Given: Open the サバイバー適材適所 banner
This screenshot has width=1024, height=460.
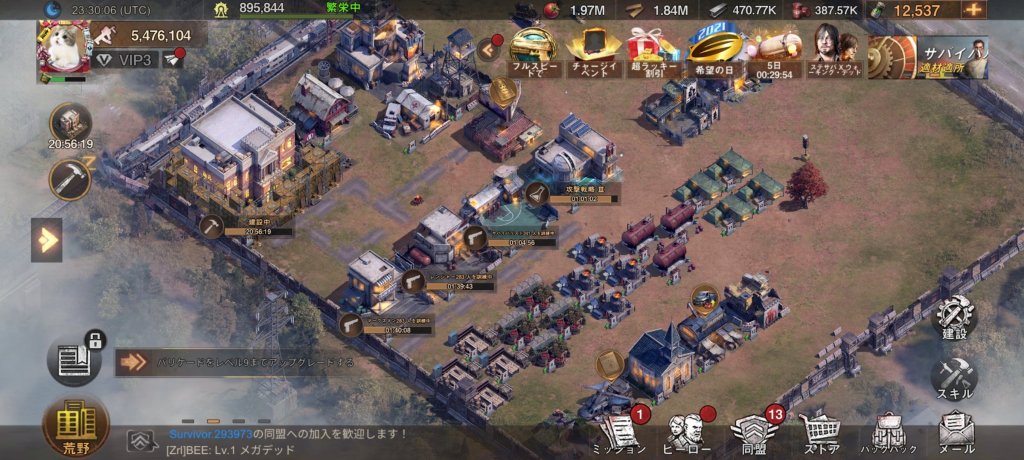Looking at the screenshot, I should (927, 56).
